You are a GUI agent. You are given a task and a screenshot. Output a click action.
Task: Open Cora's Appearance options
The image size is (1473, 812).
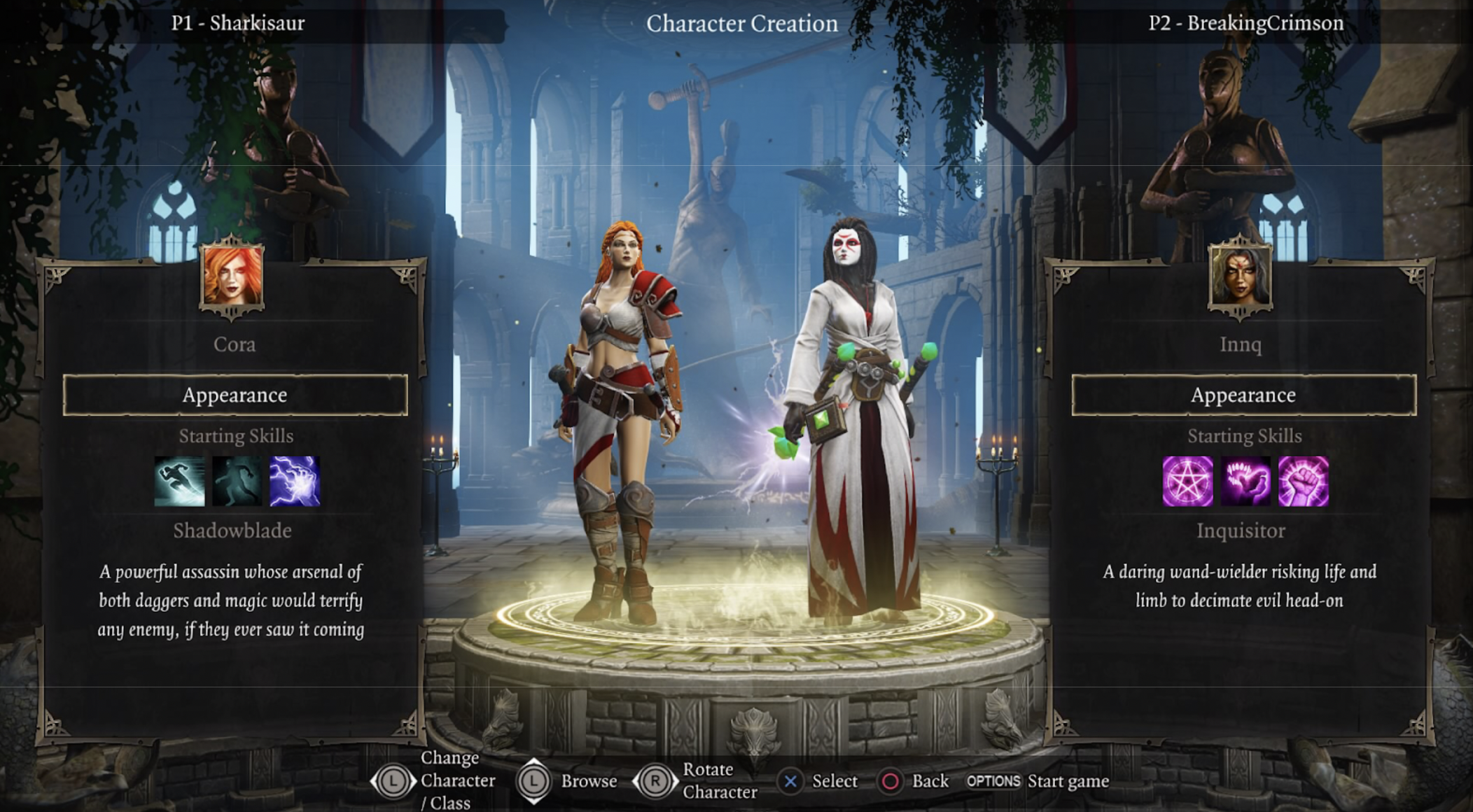click(235, 395)
